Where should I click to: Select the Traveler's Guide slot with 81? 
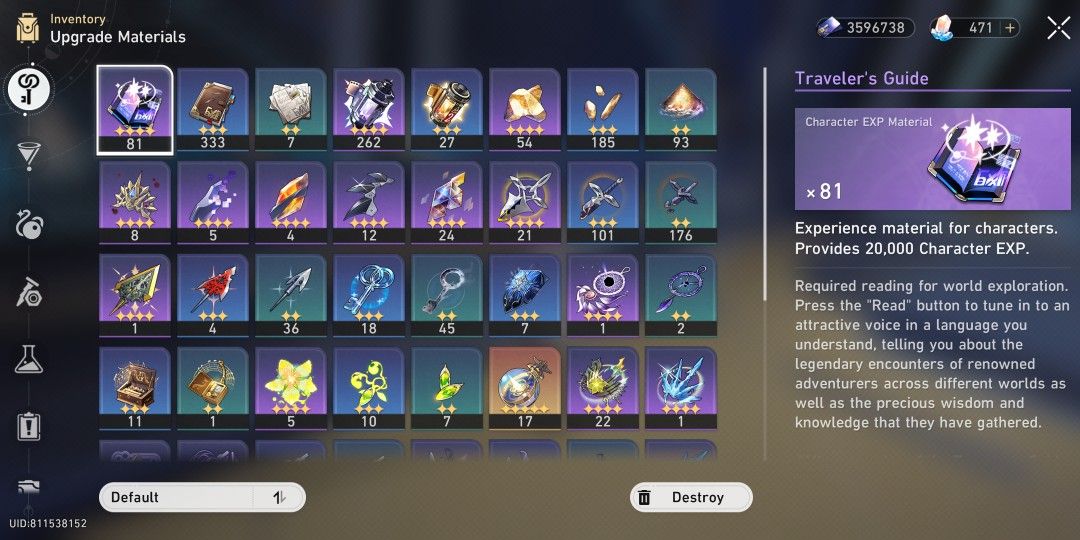134,108
